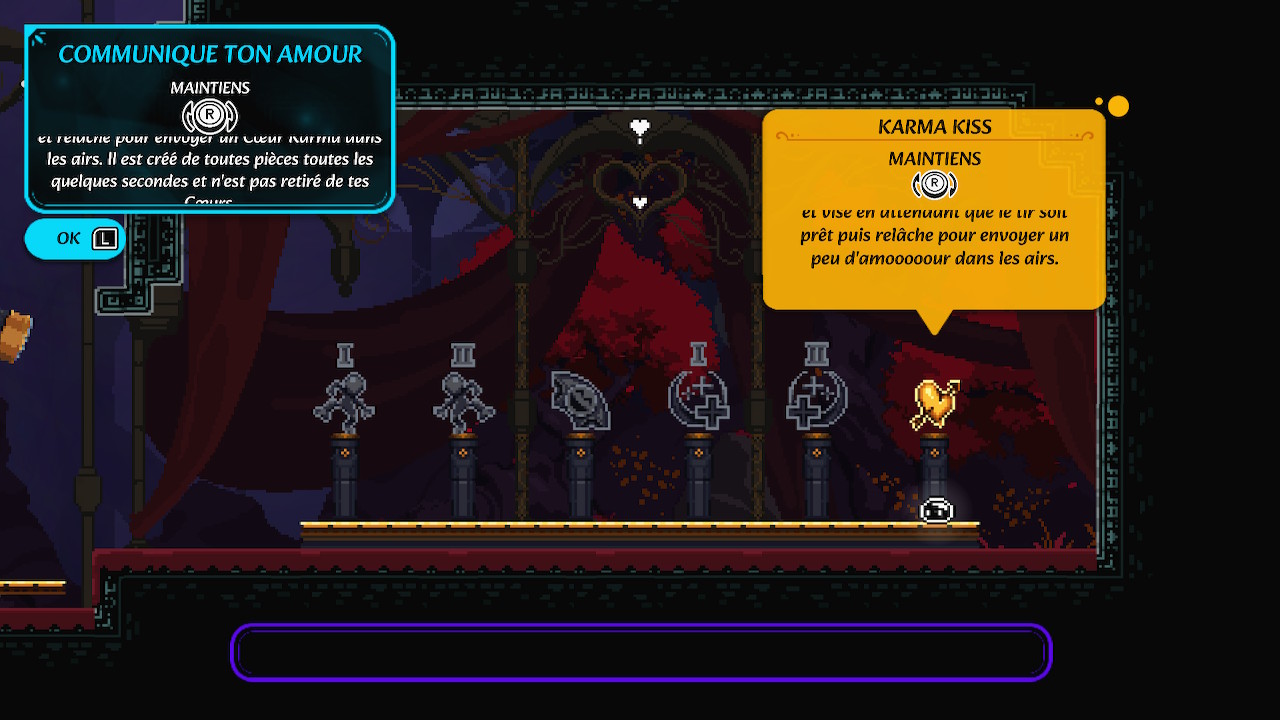Select the golden Karma Kiss heart upgrade
The height and width of the screenshot is (720, 1280).
point(935,404)
